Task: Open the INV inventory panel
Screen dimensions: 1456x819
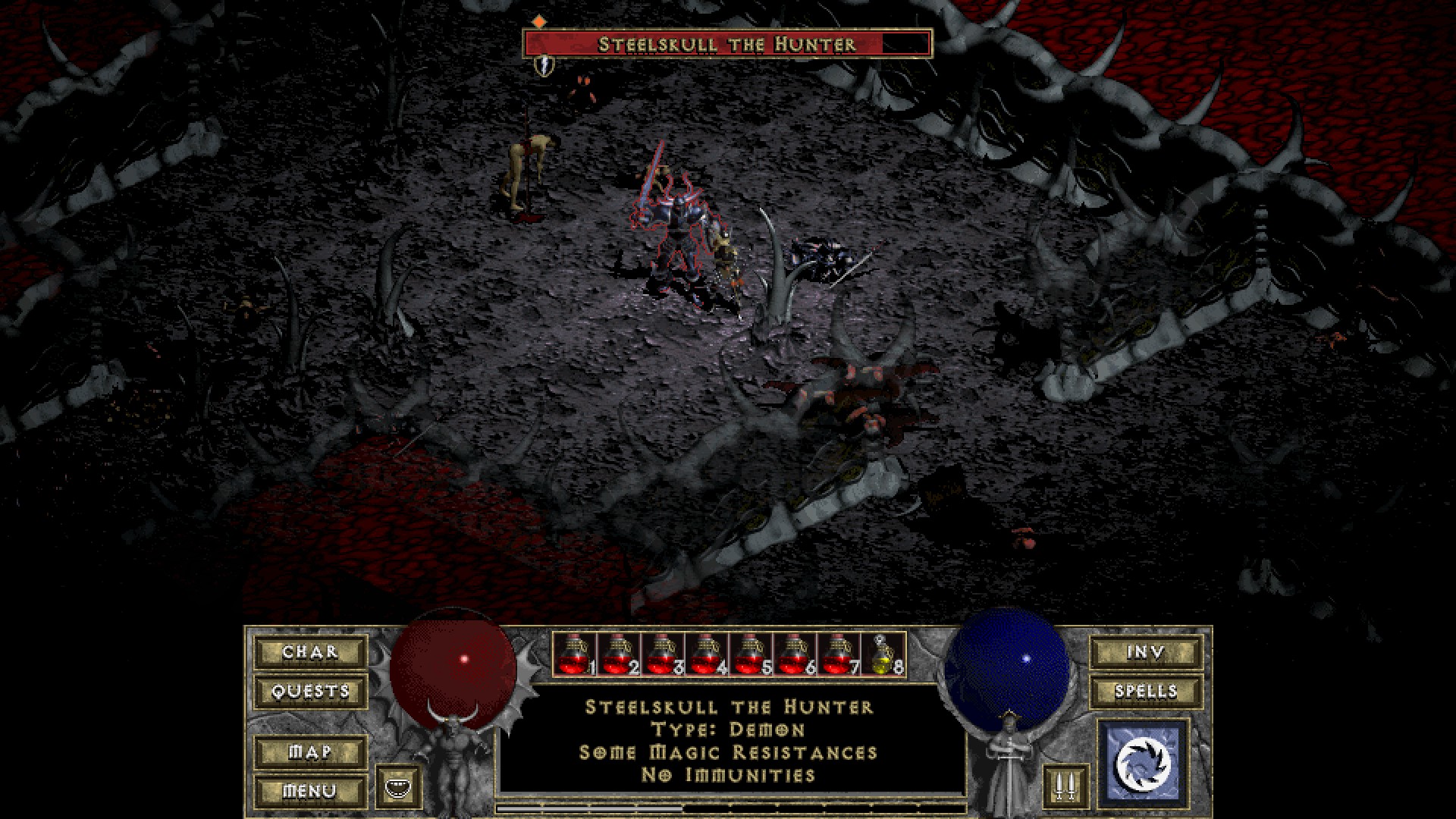Action: pos(1146,652)
